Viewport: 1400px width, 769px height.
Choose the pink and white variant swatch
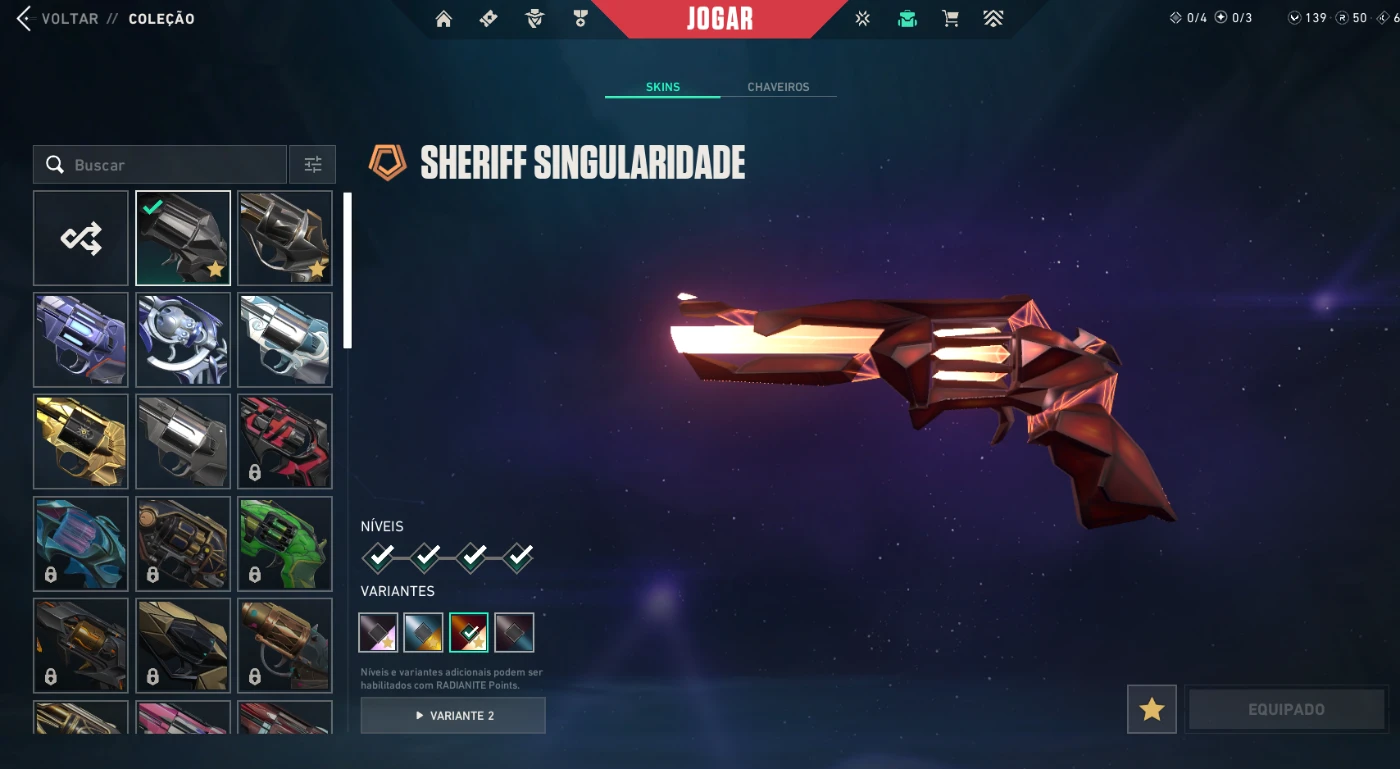coord(379,633)
